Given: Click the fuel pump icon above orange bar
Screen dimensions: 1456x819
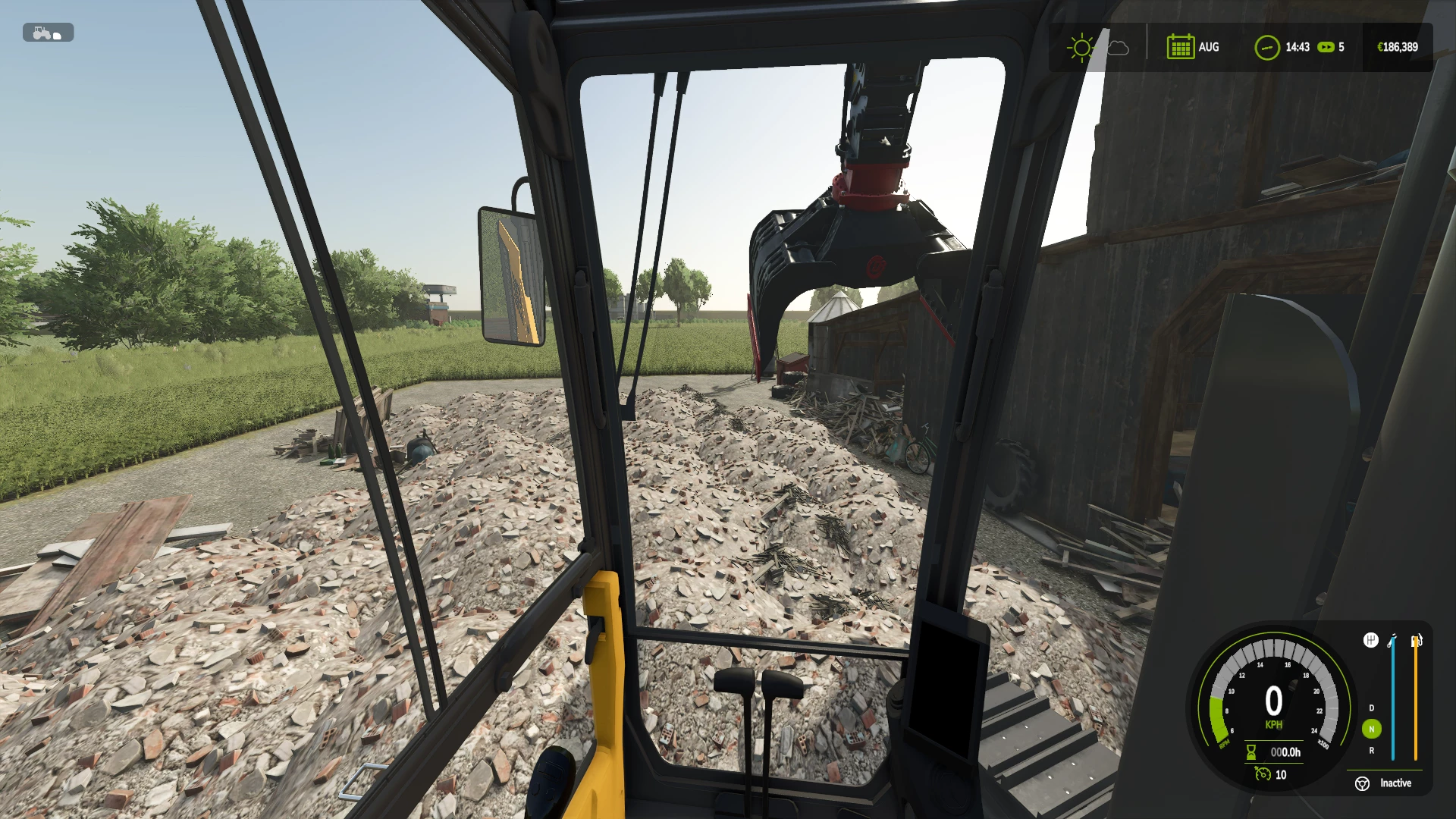Looking at the screenshot, I should (1415, 642).
